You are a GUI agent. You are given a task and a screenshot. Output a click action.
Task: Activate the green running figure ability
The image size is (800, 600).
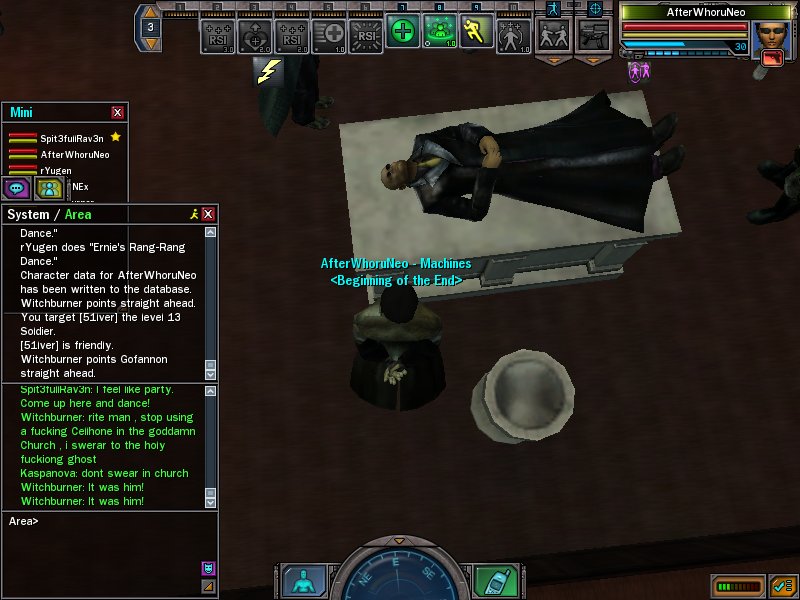(476, 32)
